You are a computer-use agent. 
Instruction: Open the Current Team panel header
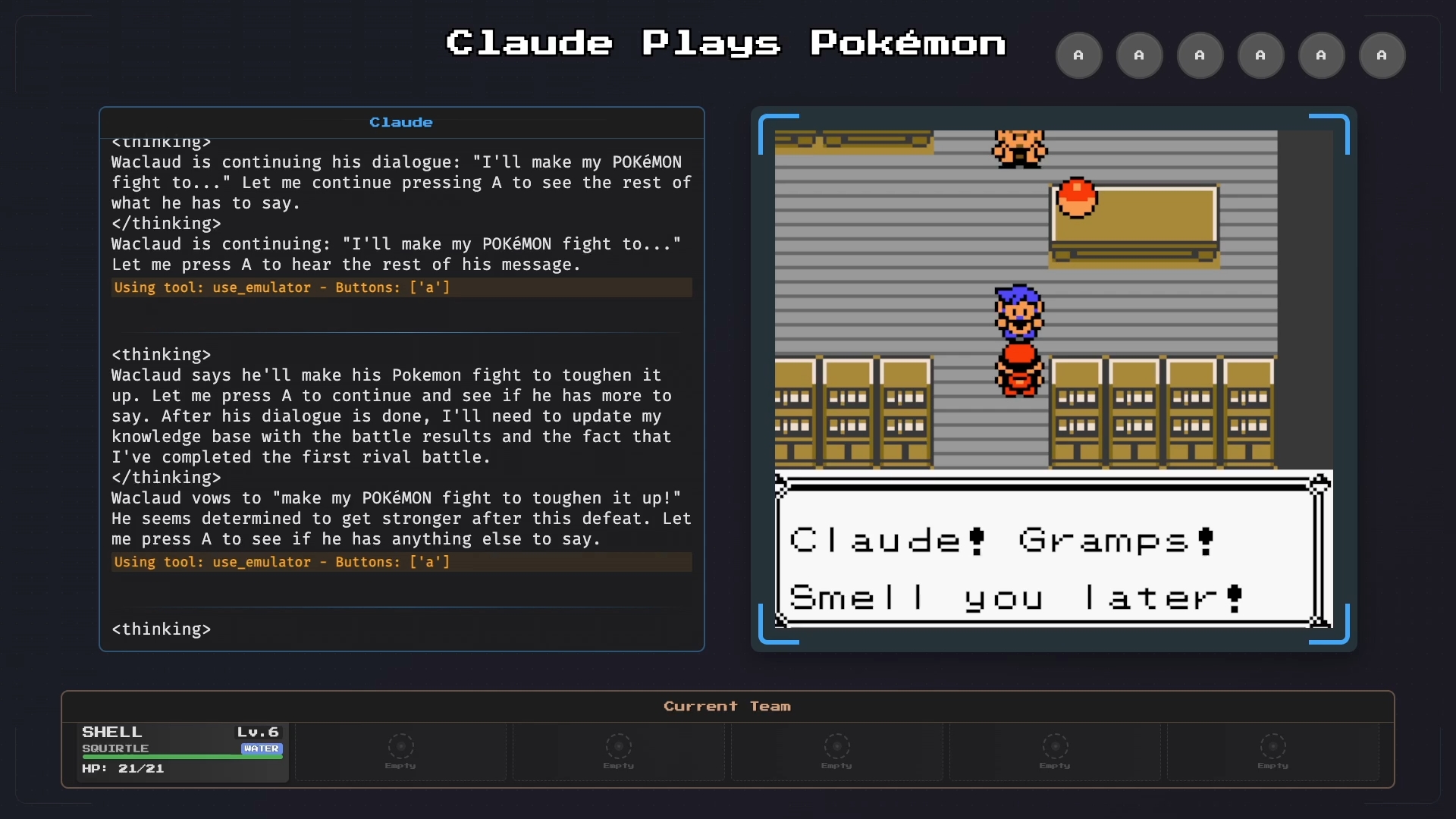(726, 706)
